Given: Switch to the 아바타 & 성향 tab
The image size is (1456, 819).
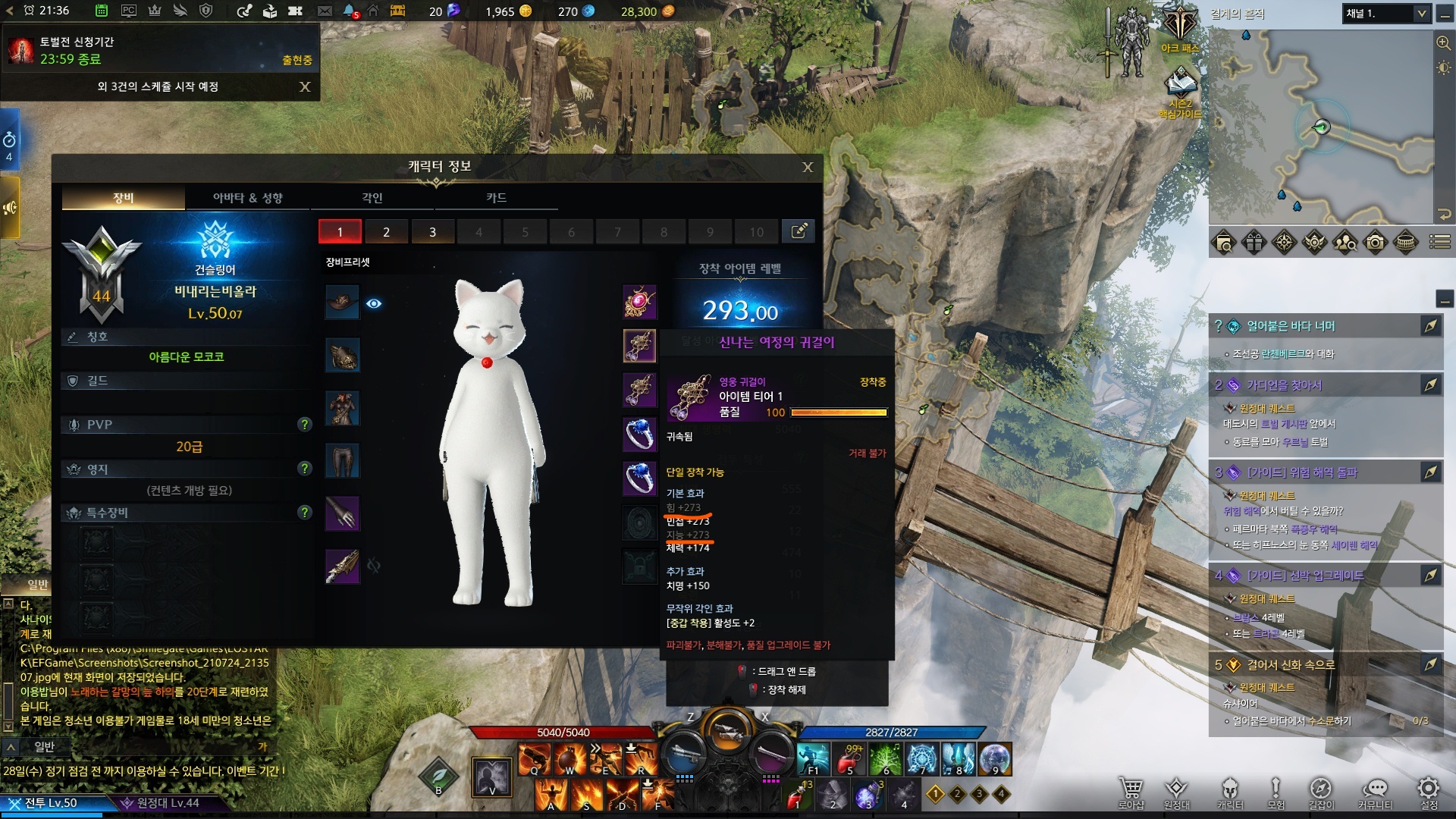Looking at the screenshot, I should click(247, 198).
